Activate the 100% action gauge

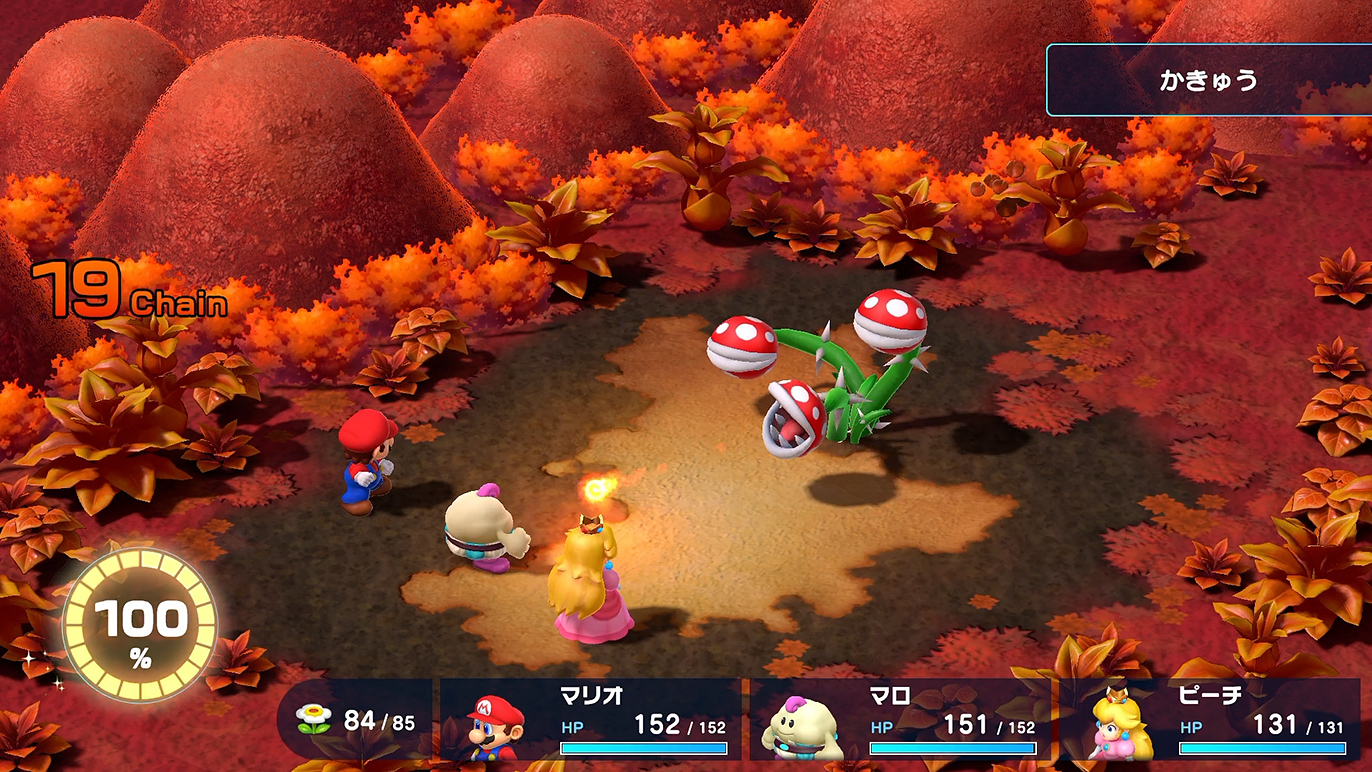139,624
